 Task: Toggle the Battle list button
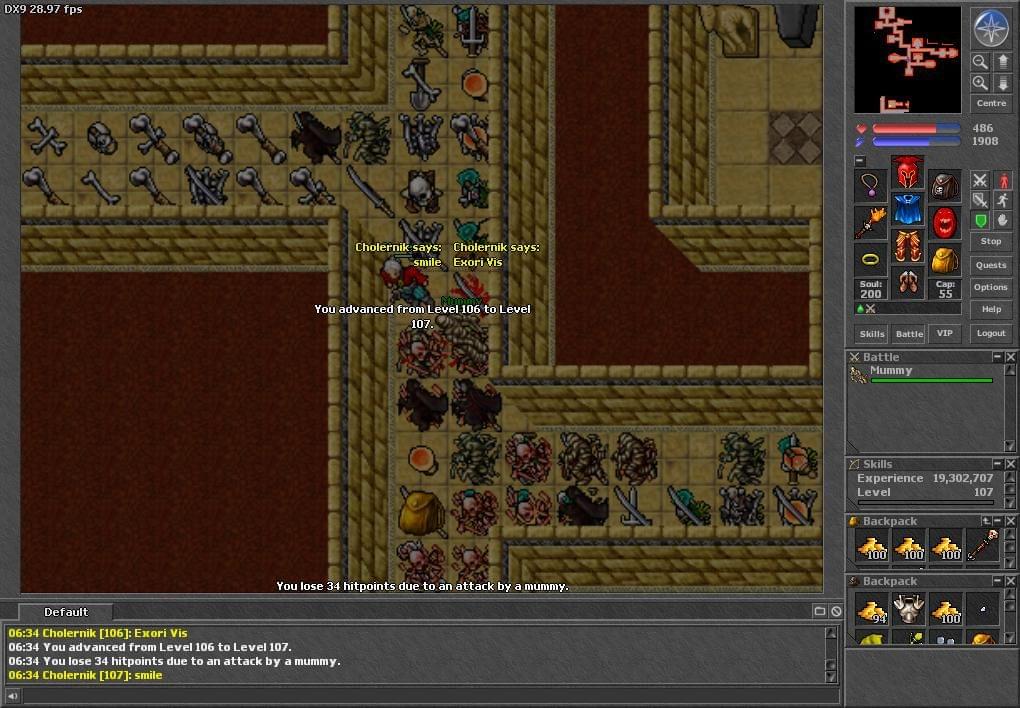click(x=909, y=334)
